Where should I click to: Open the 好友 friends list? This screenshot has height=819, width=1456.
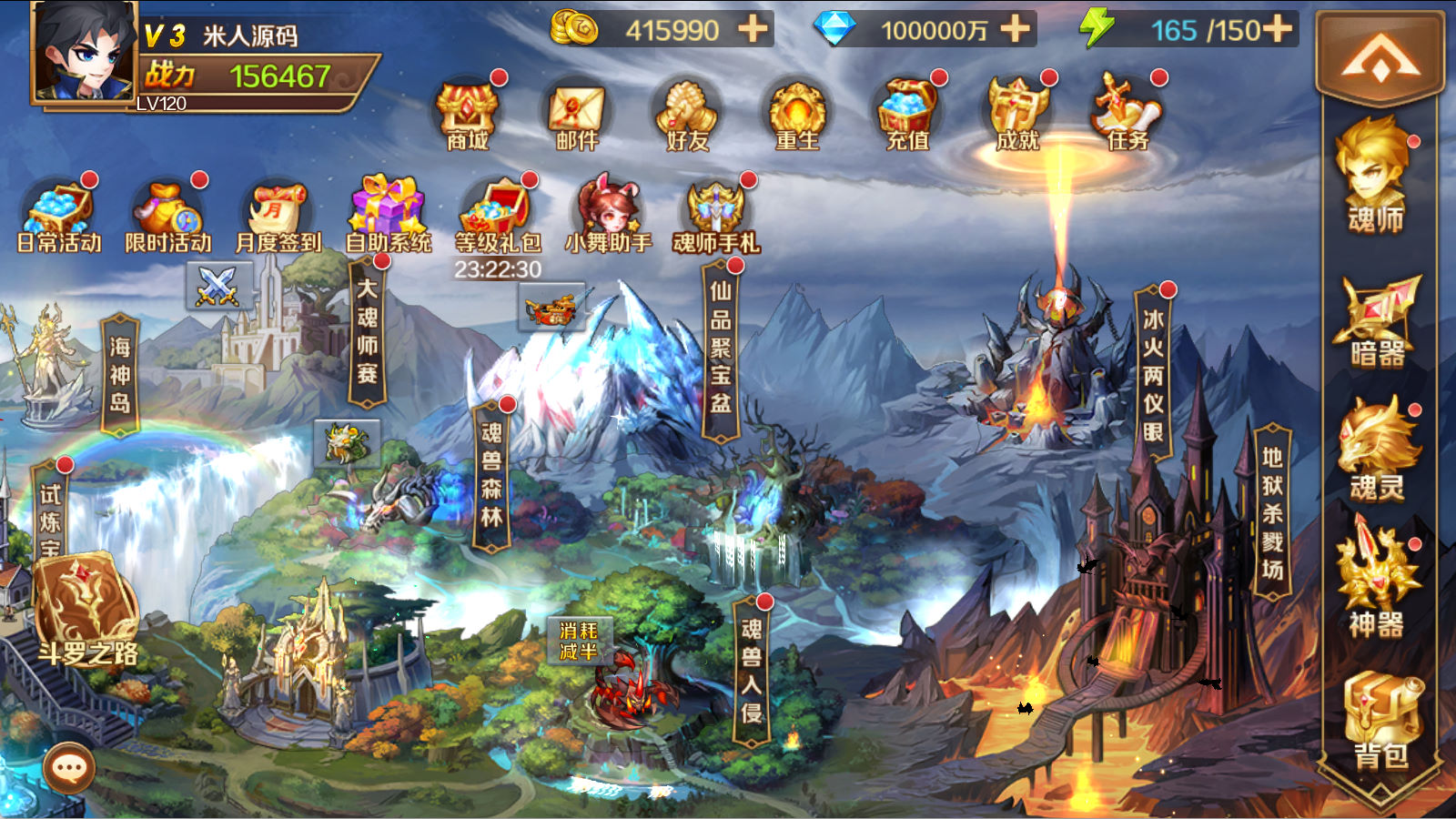[688, 115]
